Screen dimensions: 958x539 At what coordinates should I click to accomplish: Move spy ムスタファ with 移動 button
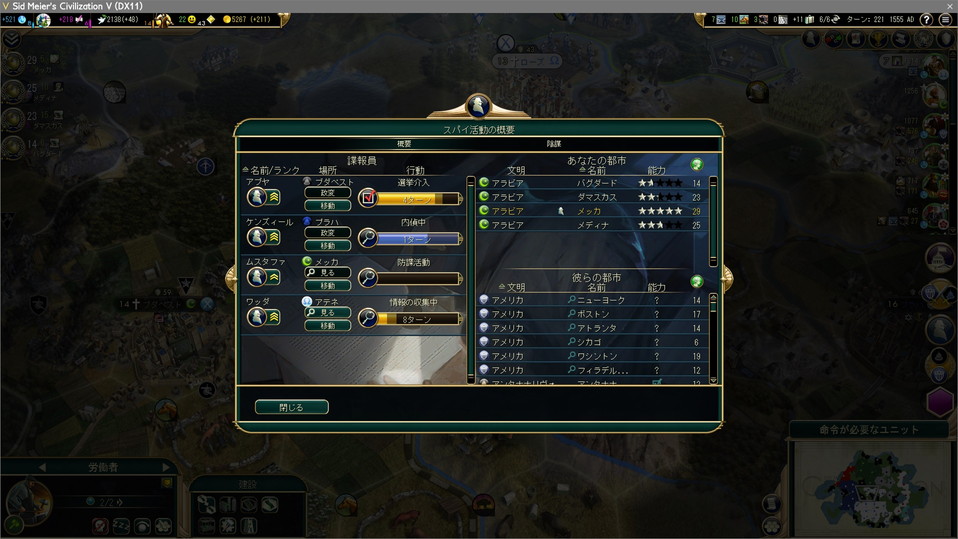tap(328, 285)
